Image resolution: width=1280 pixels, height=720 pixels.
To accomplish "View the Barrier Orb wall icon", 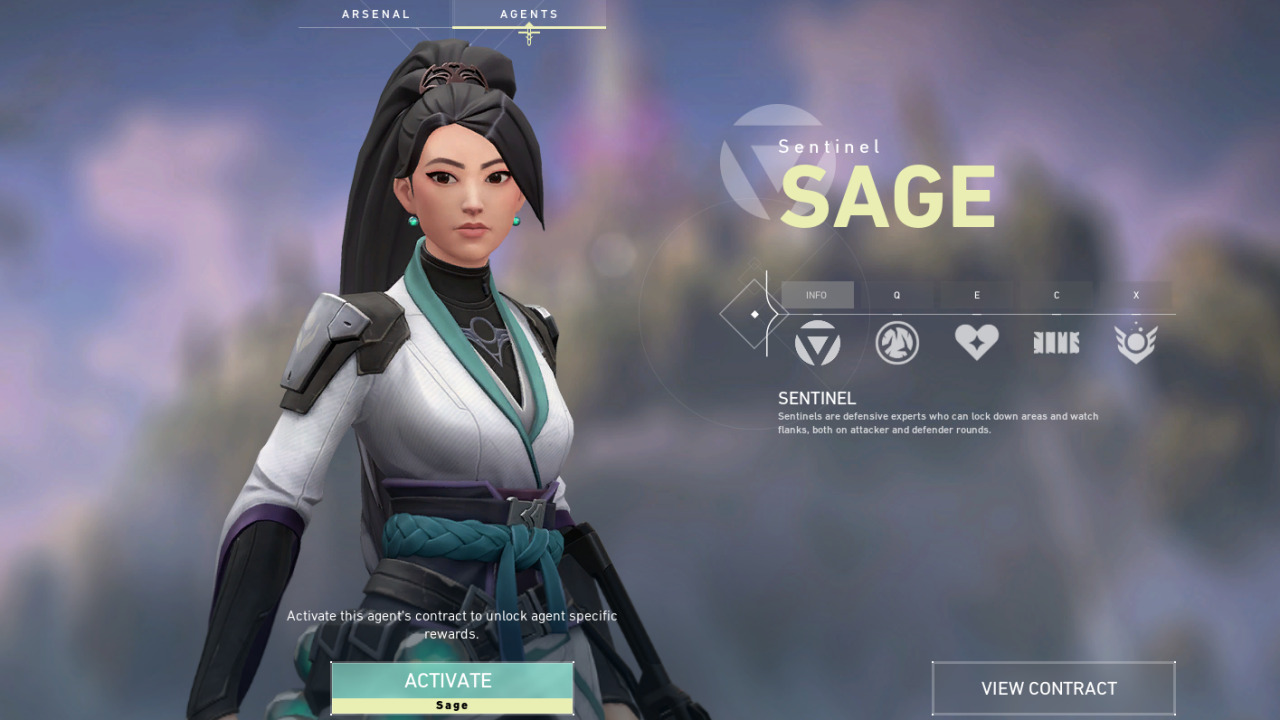I will tap(1056, 342).
